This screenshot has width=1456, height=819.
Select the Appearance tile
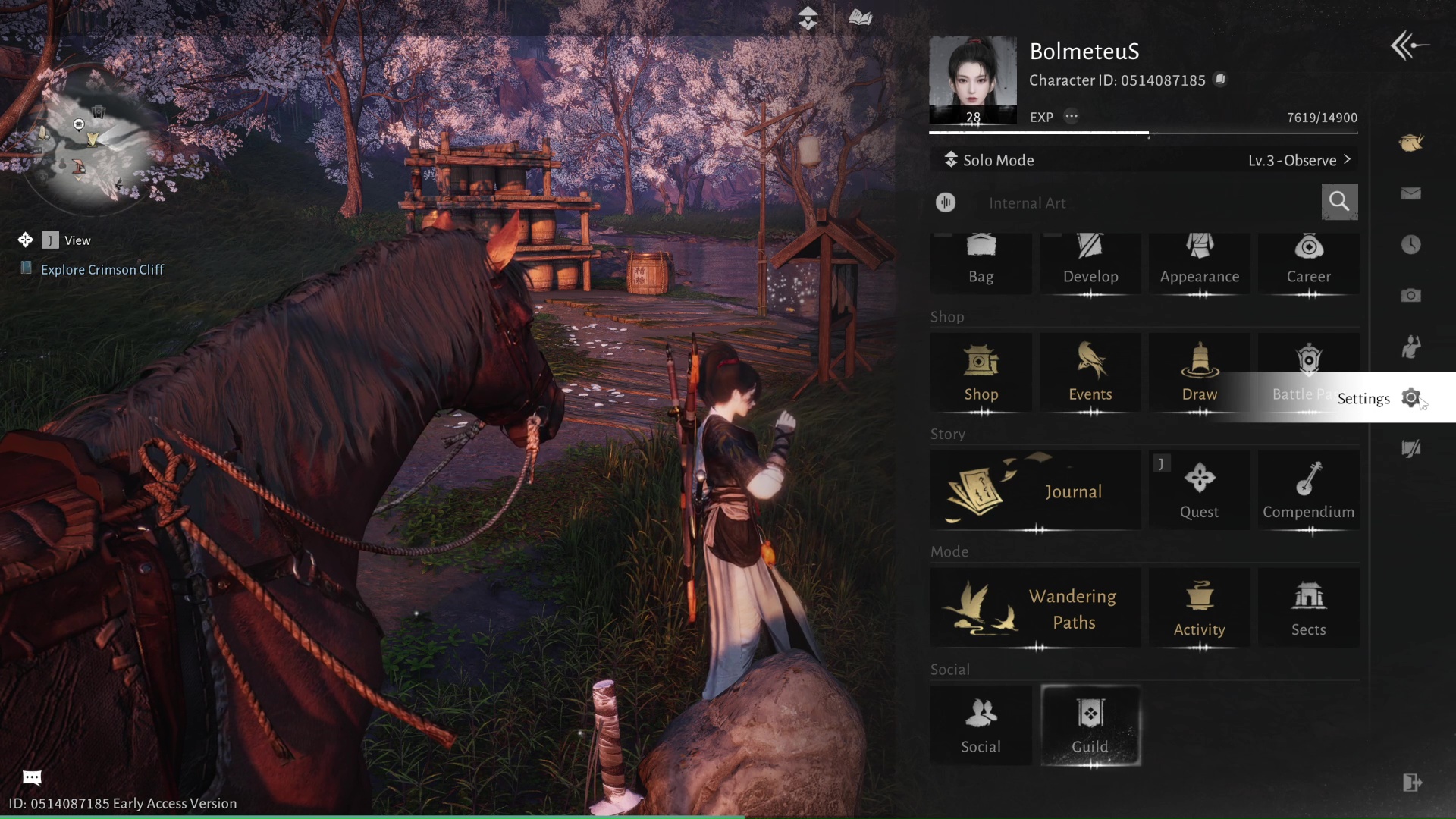click(x=1199, y=262)
